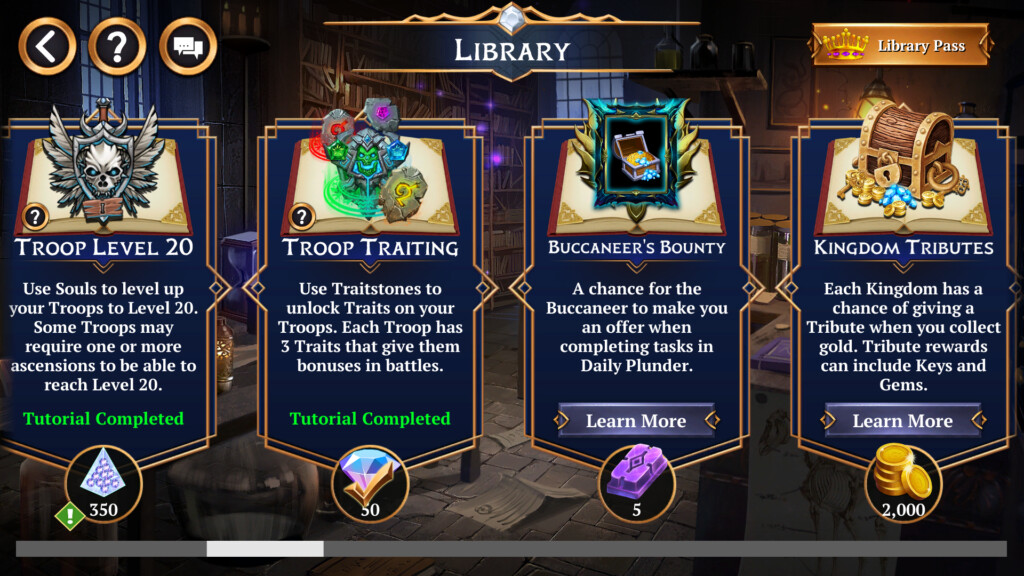
Task: Show Troop Level 20 help tooltip
Action: (x=34, y=216)
